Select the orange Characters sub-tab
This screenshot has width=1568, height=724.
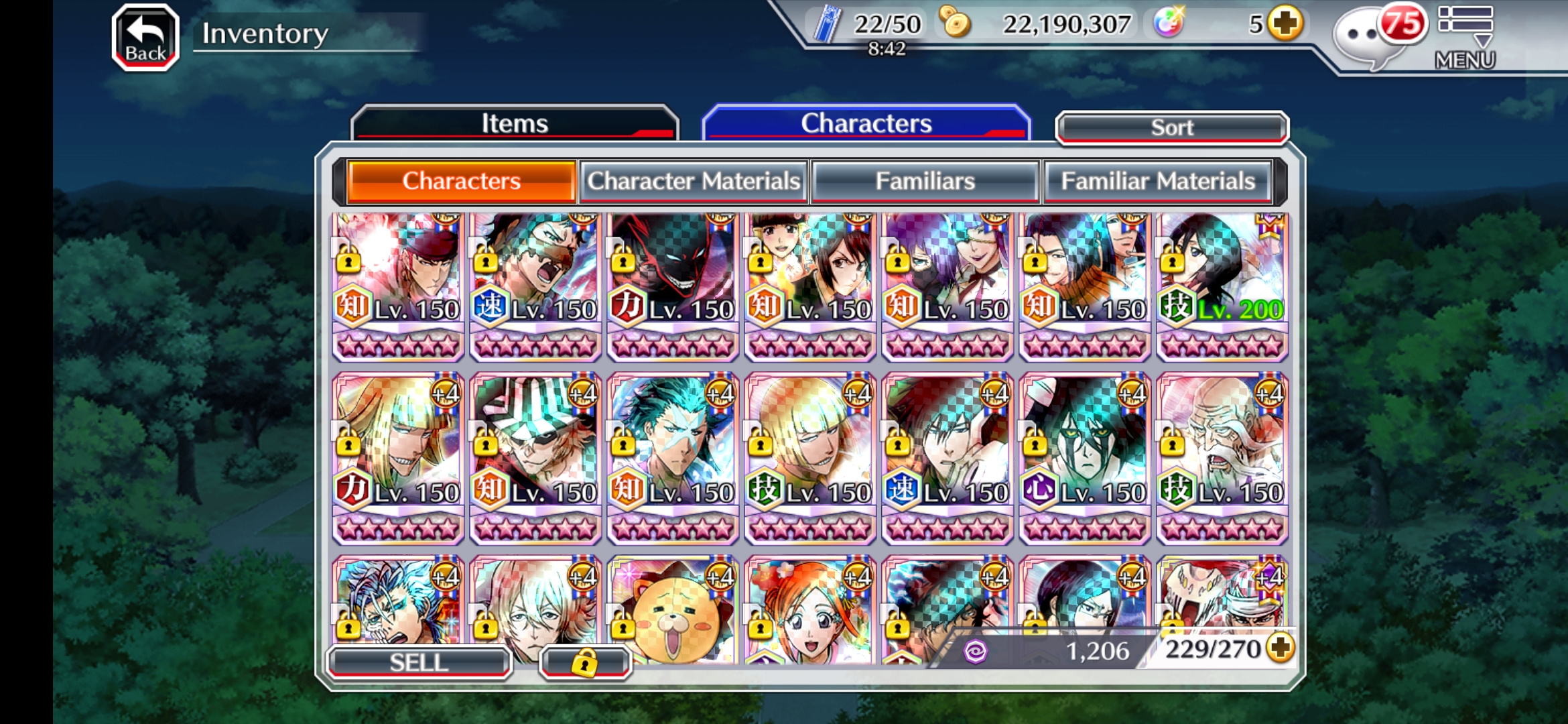pos(461,181)
